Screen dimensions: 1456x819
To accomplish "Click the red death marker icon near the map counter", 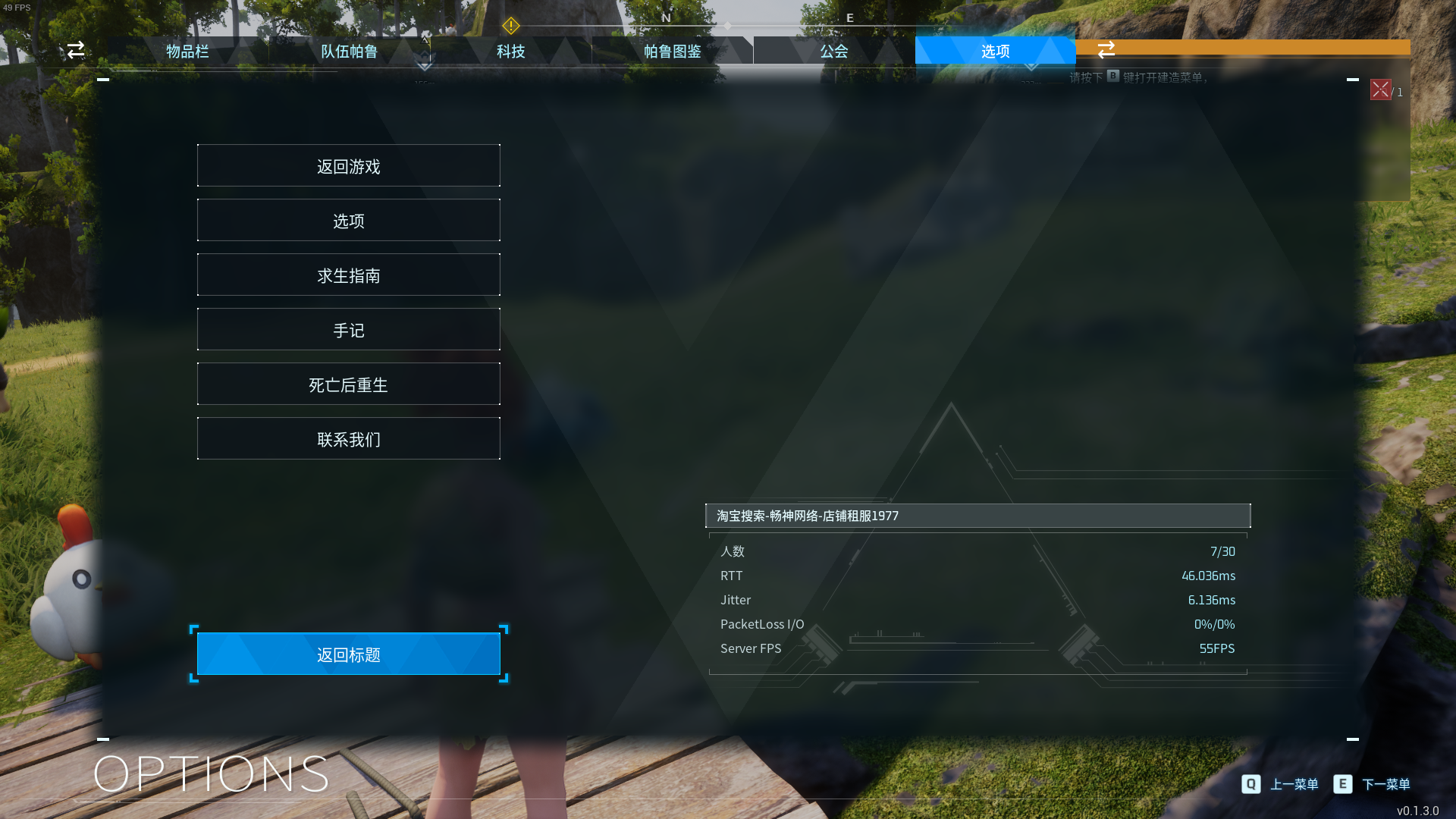I will 1380,90.
